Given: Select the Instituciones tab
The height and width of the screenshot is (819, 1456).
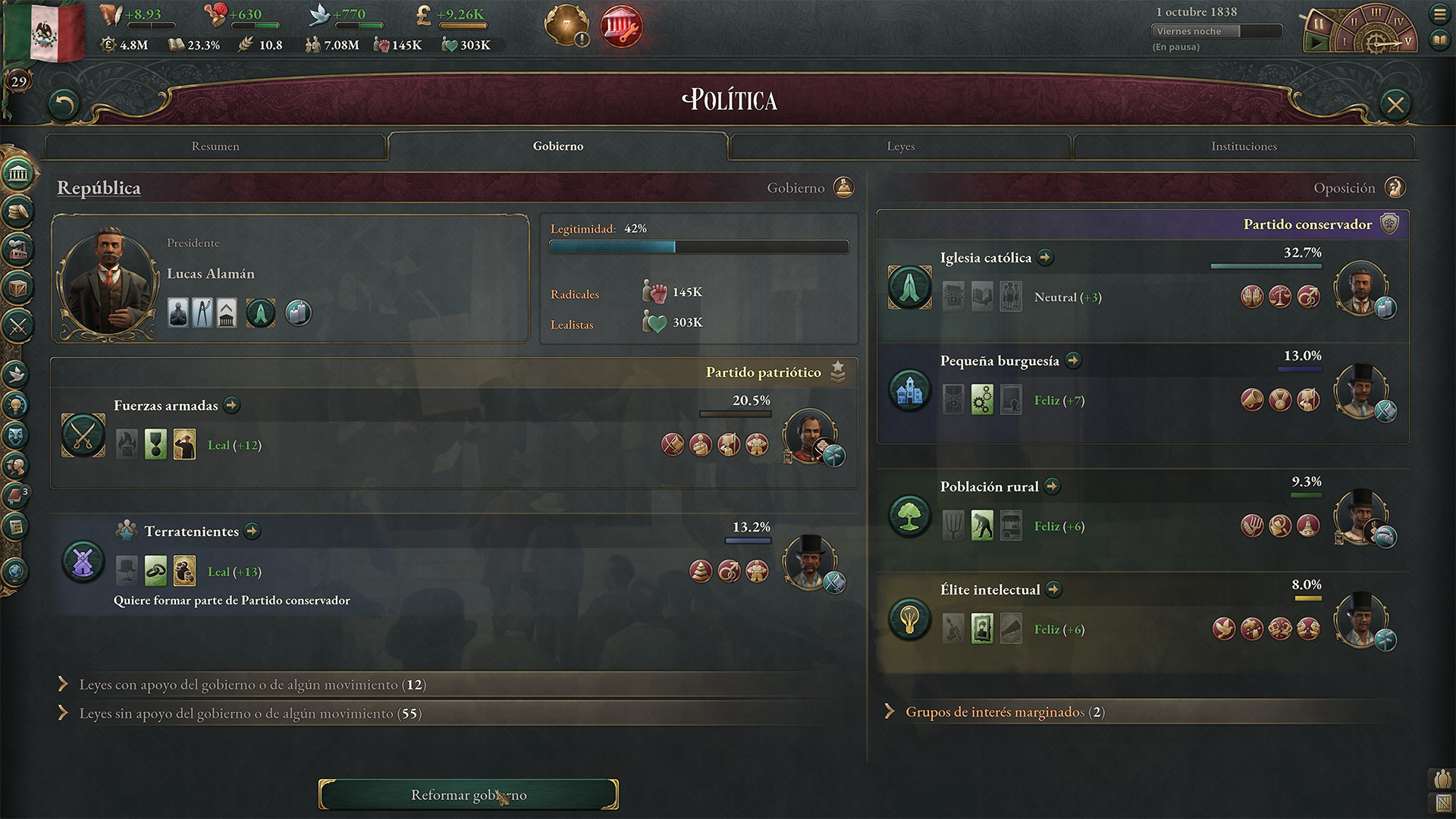Looking at the screenshot, I should coord(1244,146).
